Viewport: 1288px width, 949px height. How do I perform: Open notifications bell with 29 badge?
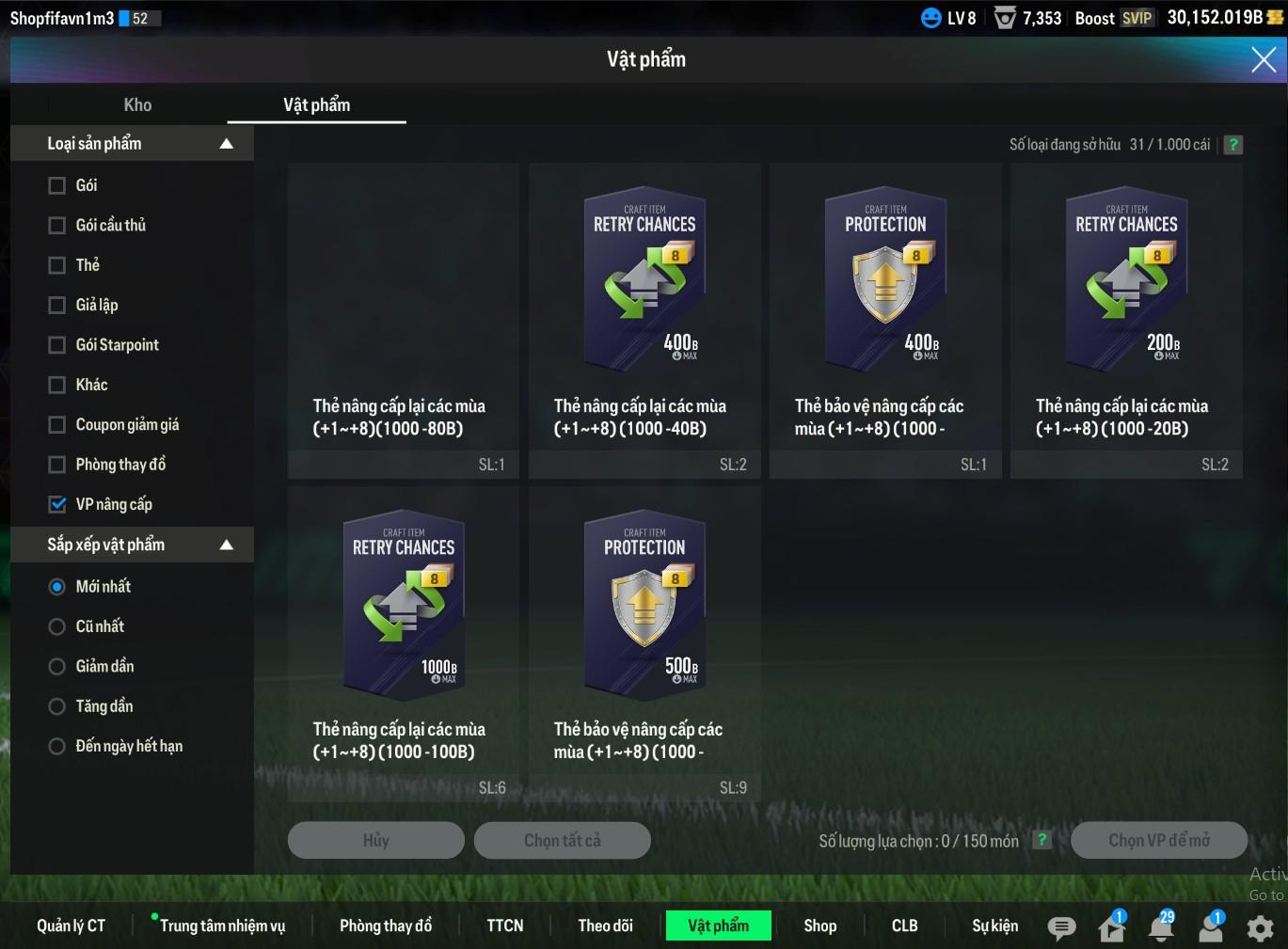tap(1161, 927)
